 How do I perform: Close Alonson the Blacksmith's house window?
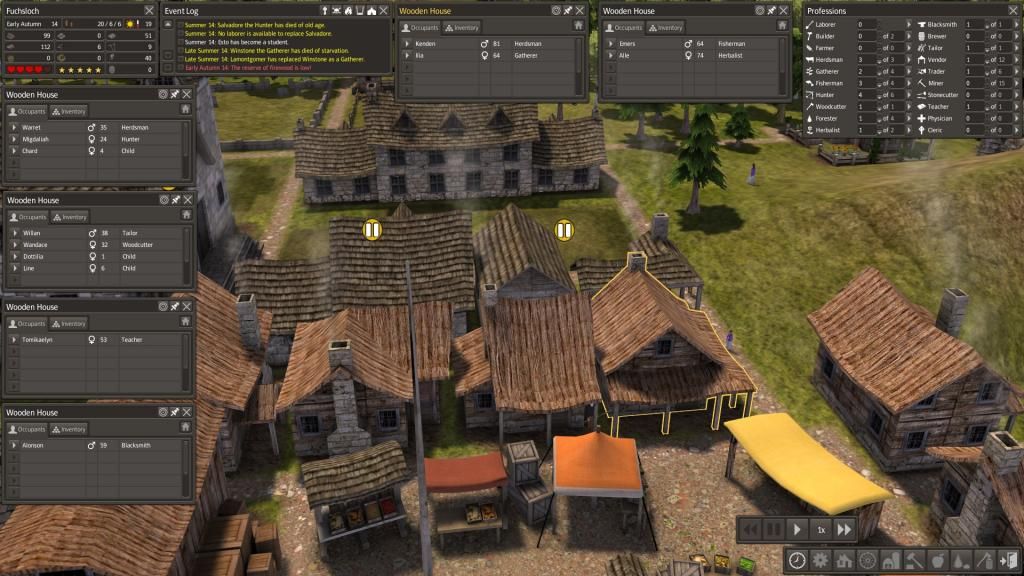coord(186,412)
